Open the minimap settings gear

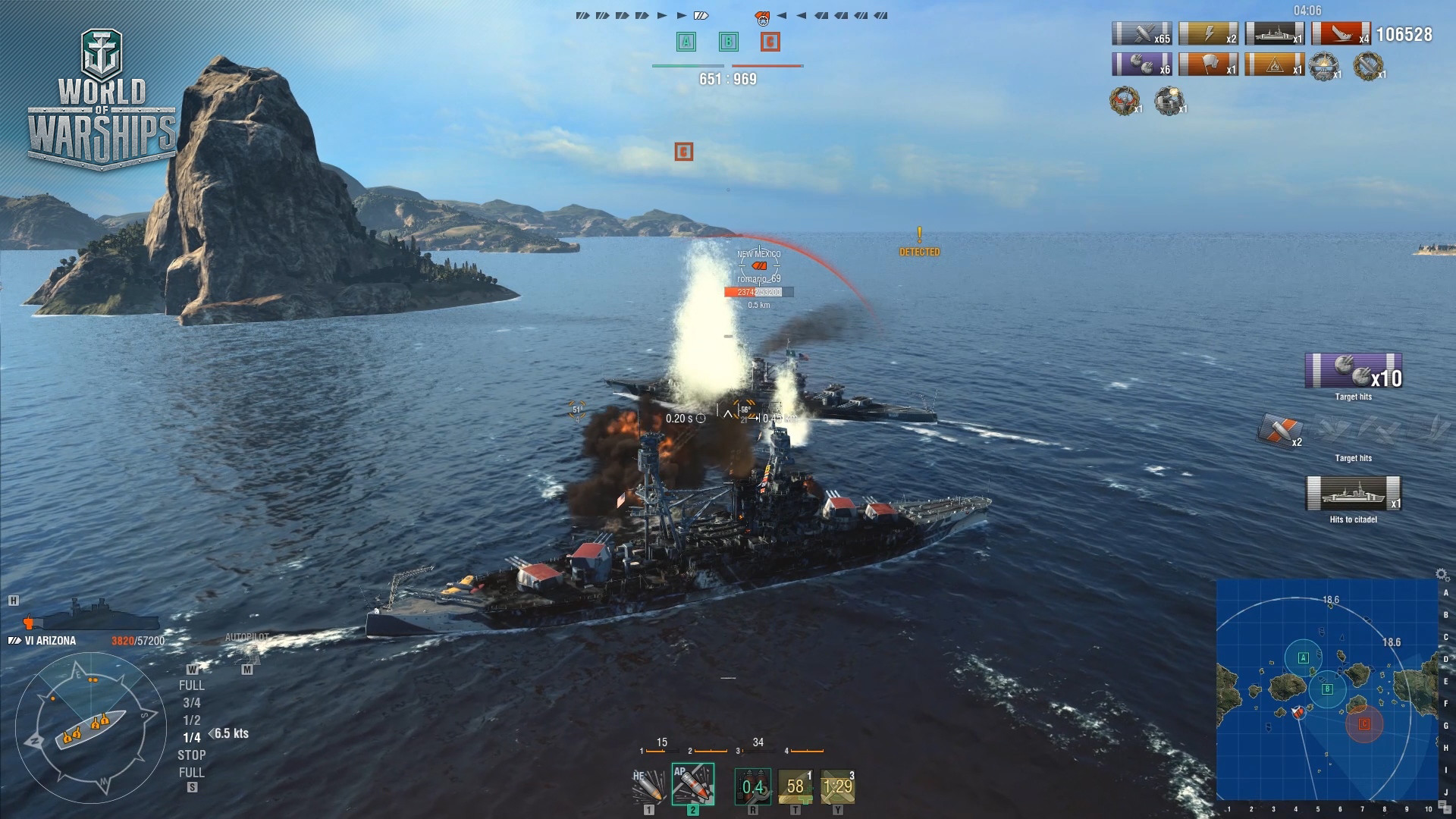pyautogui.click(x=1442, y=574)
